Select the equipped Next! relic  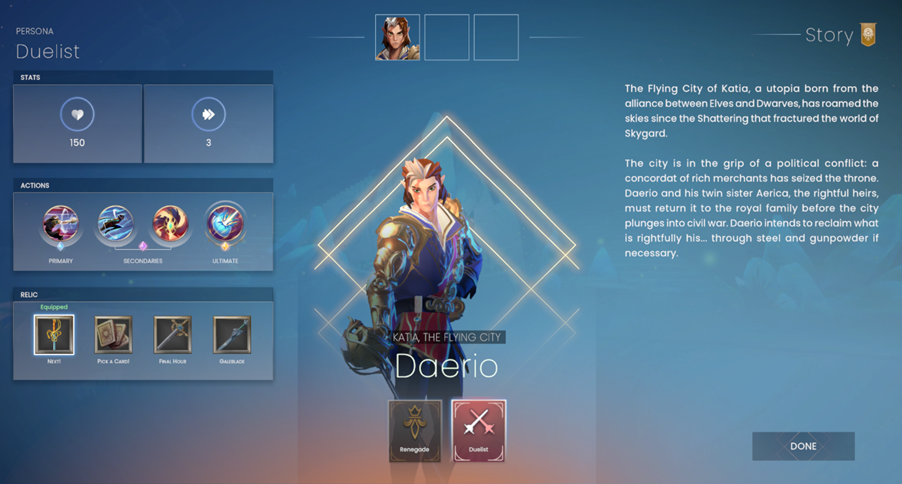coord(54,335)
